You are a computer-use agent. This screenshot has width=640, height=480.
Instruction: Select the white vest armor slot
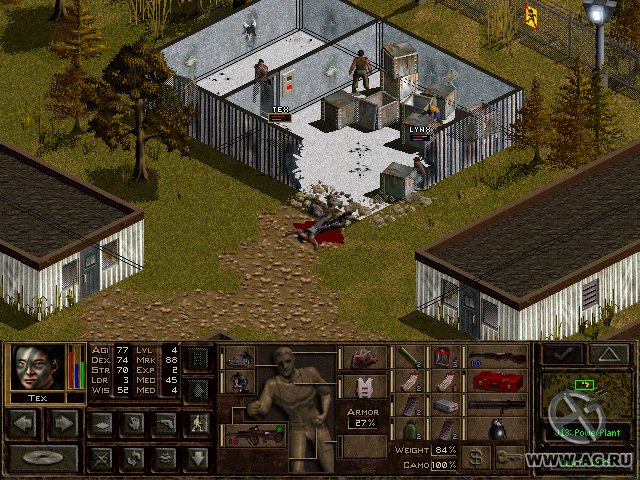[x=362, y=386]
